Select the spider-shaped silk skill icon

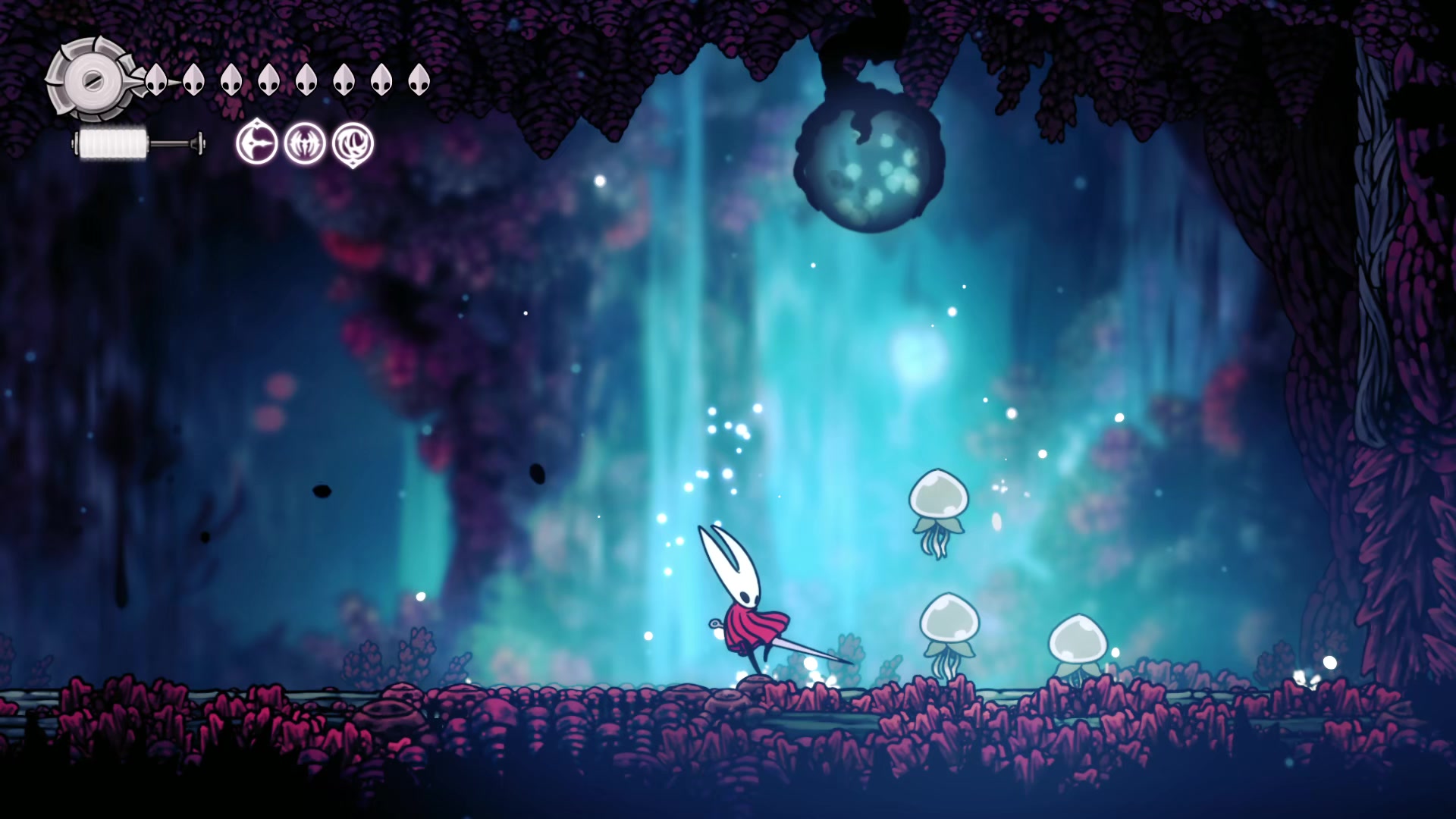(305, 143)
